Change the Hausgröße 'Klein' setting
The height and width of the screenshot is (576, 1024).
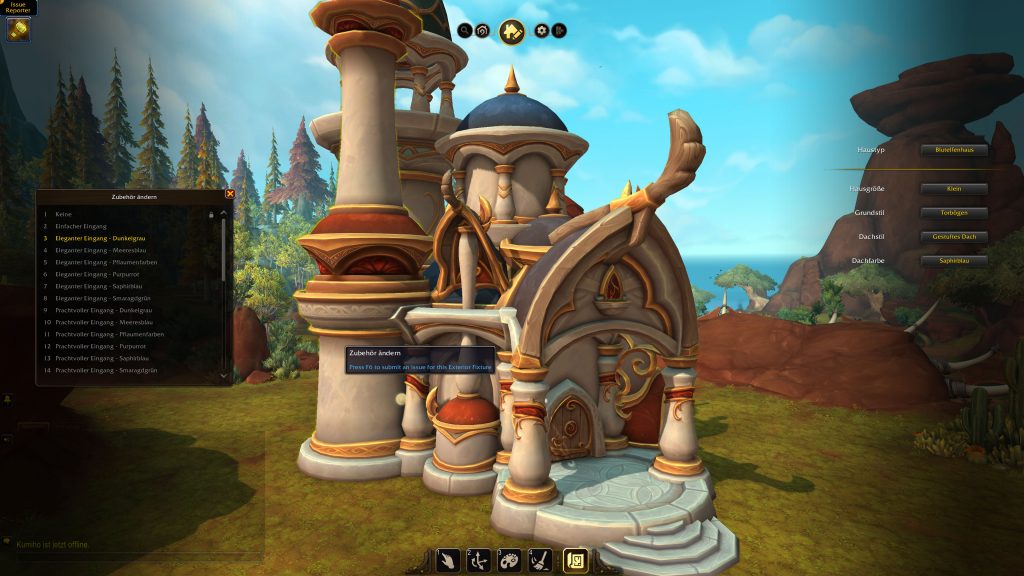tap(954, 189)
